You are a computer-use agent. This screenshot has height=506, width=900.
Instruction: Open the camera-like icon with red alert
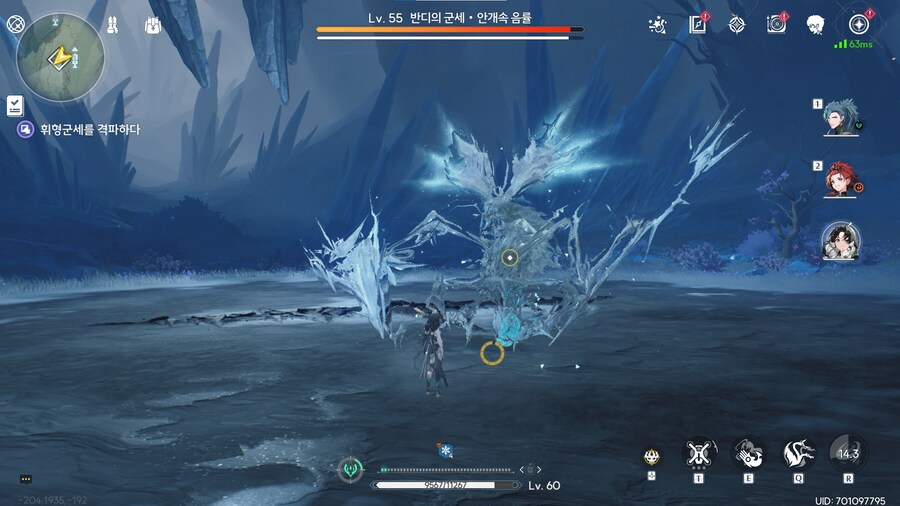tap(776, 25)
